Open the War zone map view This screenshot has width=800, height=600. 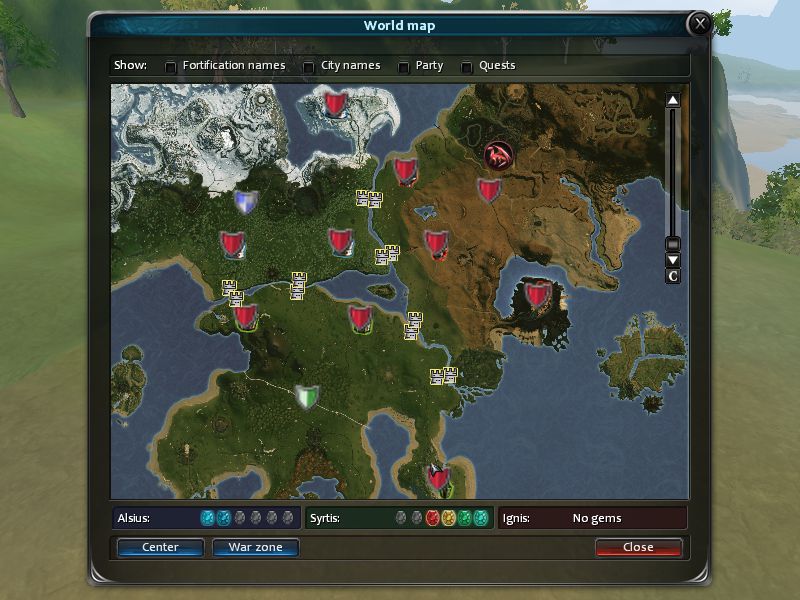255,547
